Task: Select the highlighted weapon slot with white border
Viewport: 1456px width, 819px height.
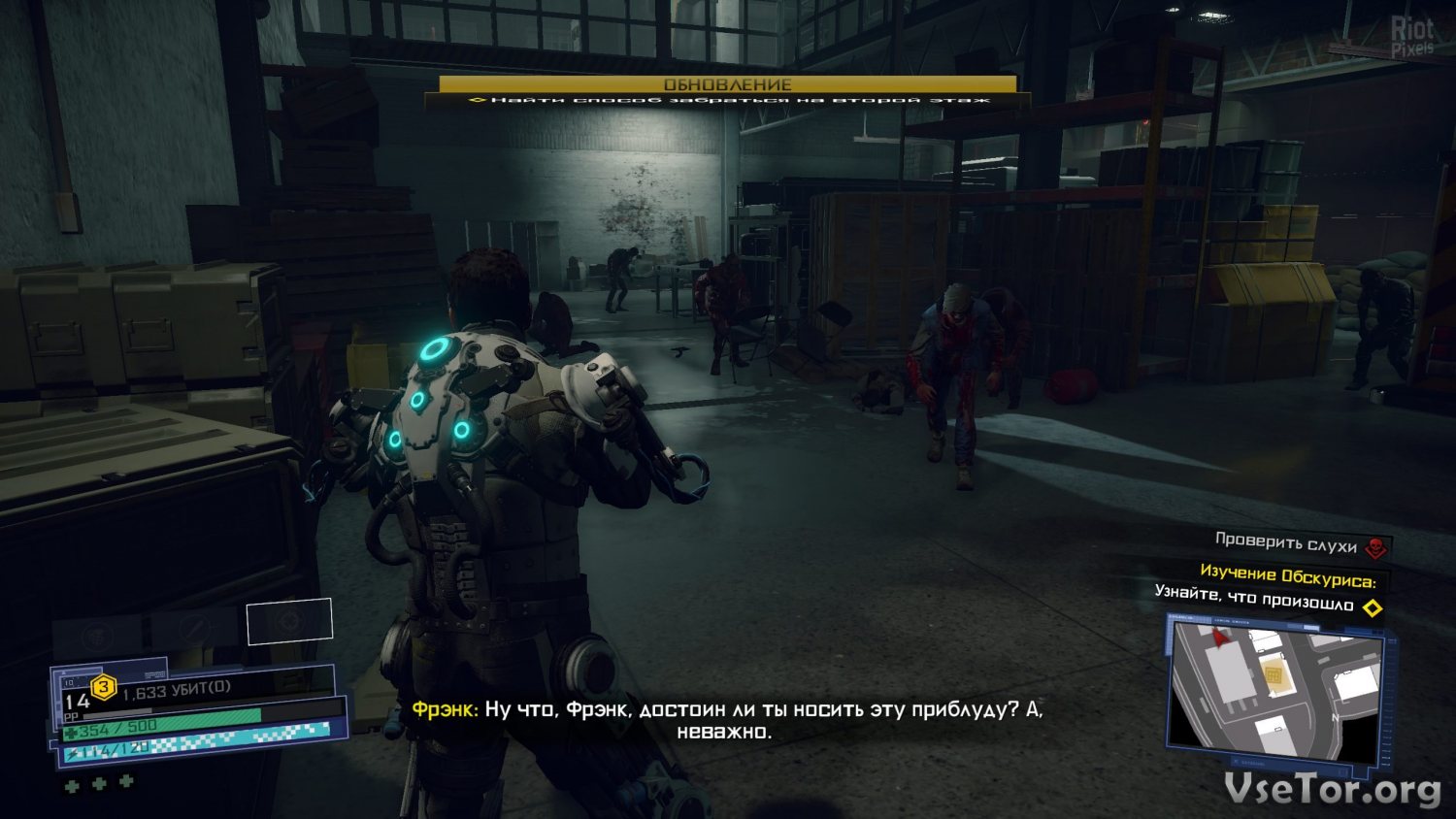Action: [x=289, y=621]
